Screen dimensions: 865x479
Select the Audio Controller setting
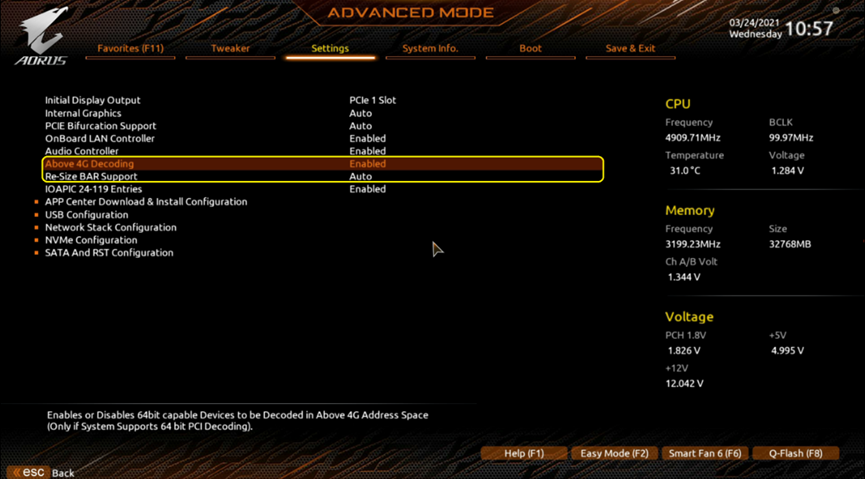pos(82,151)
